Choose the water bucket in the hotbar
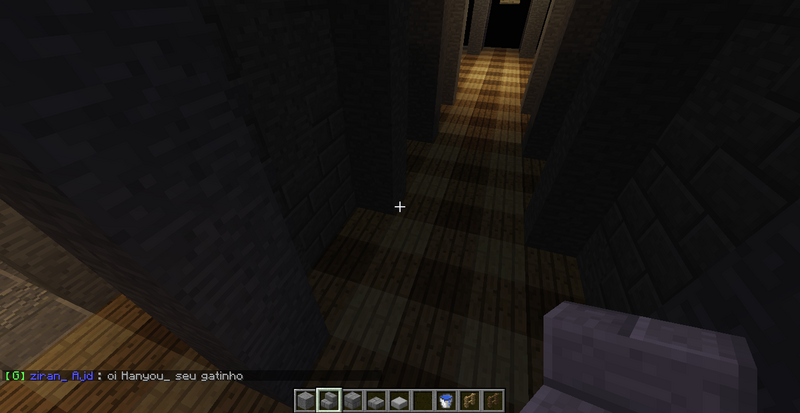The width and height of the screenshot is (800, 413). tap(444, 400)
